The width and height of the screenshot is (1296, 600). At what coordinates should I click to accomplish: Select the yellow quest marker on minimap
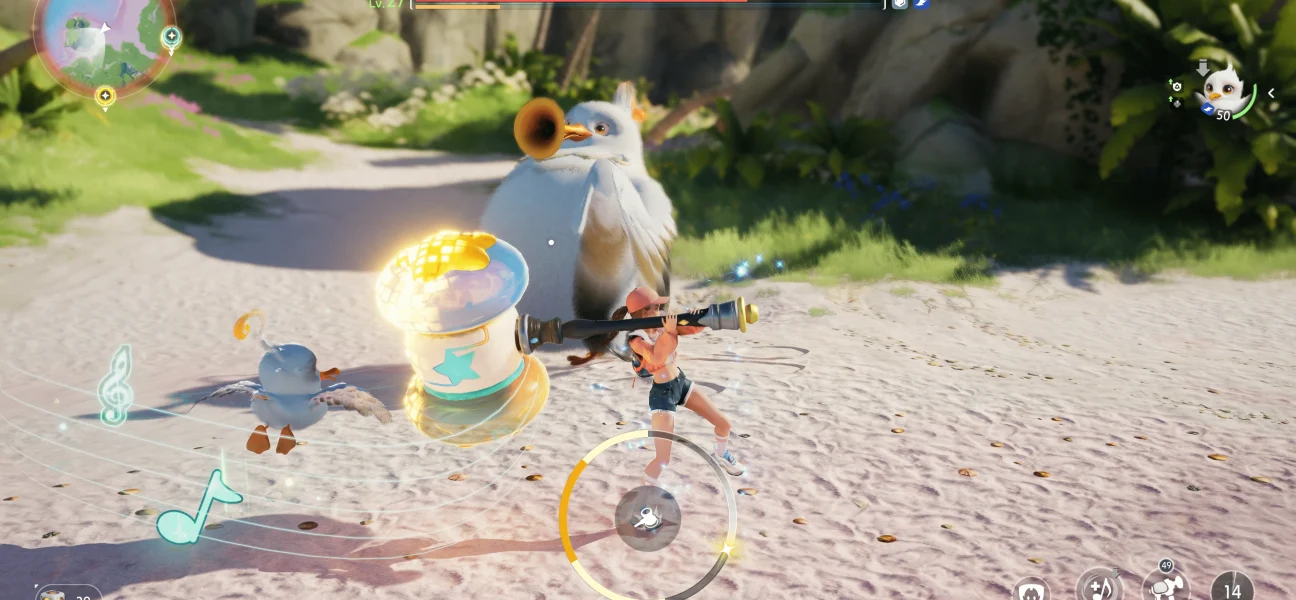tap(105, 96)
